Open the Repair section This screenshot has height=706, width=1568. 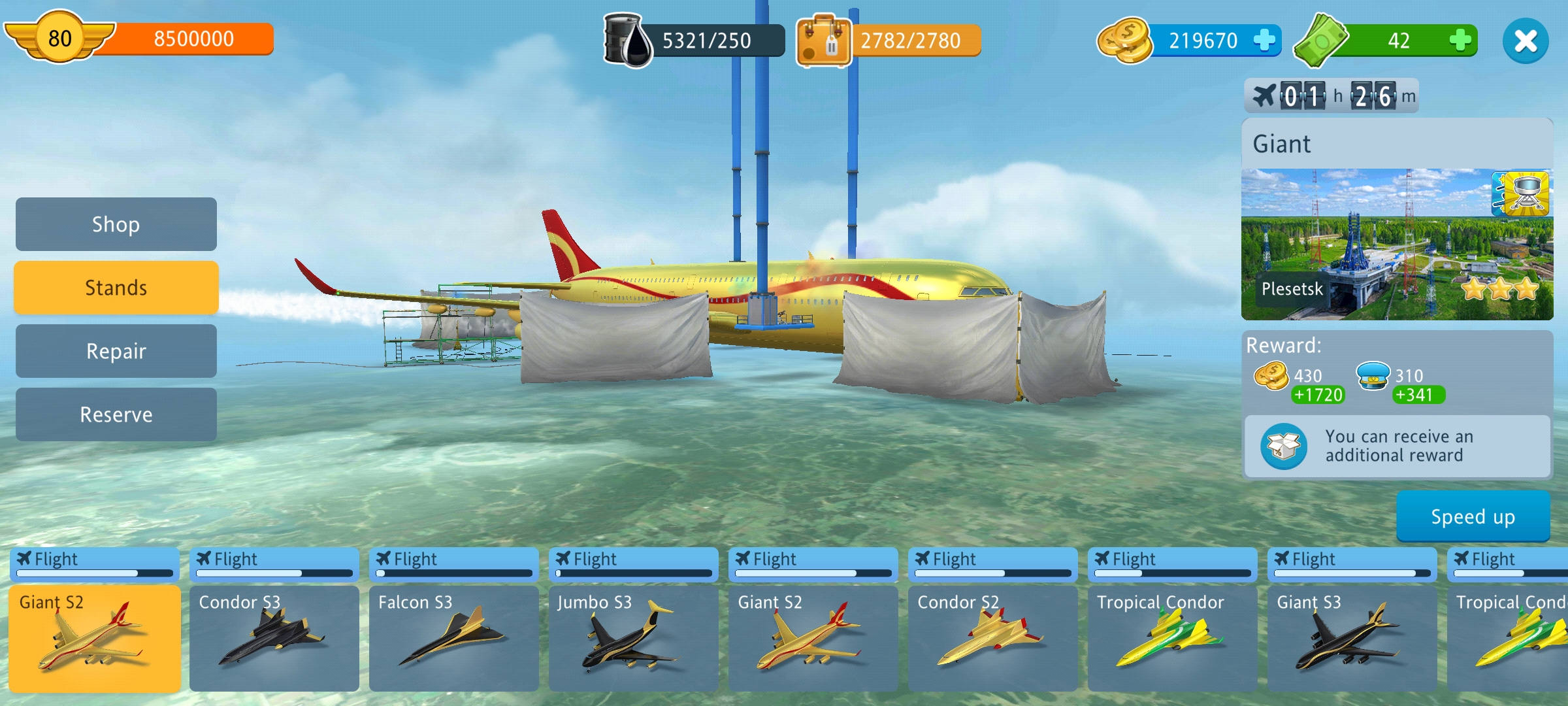116,351
